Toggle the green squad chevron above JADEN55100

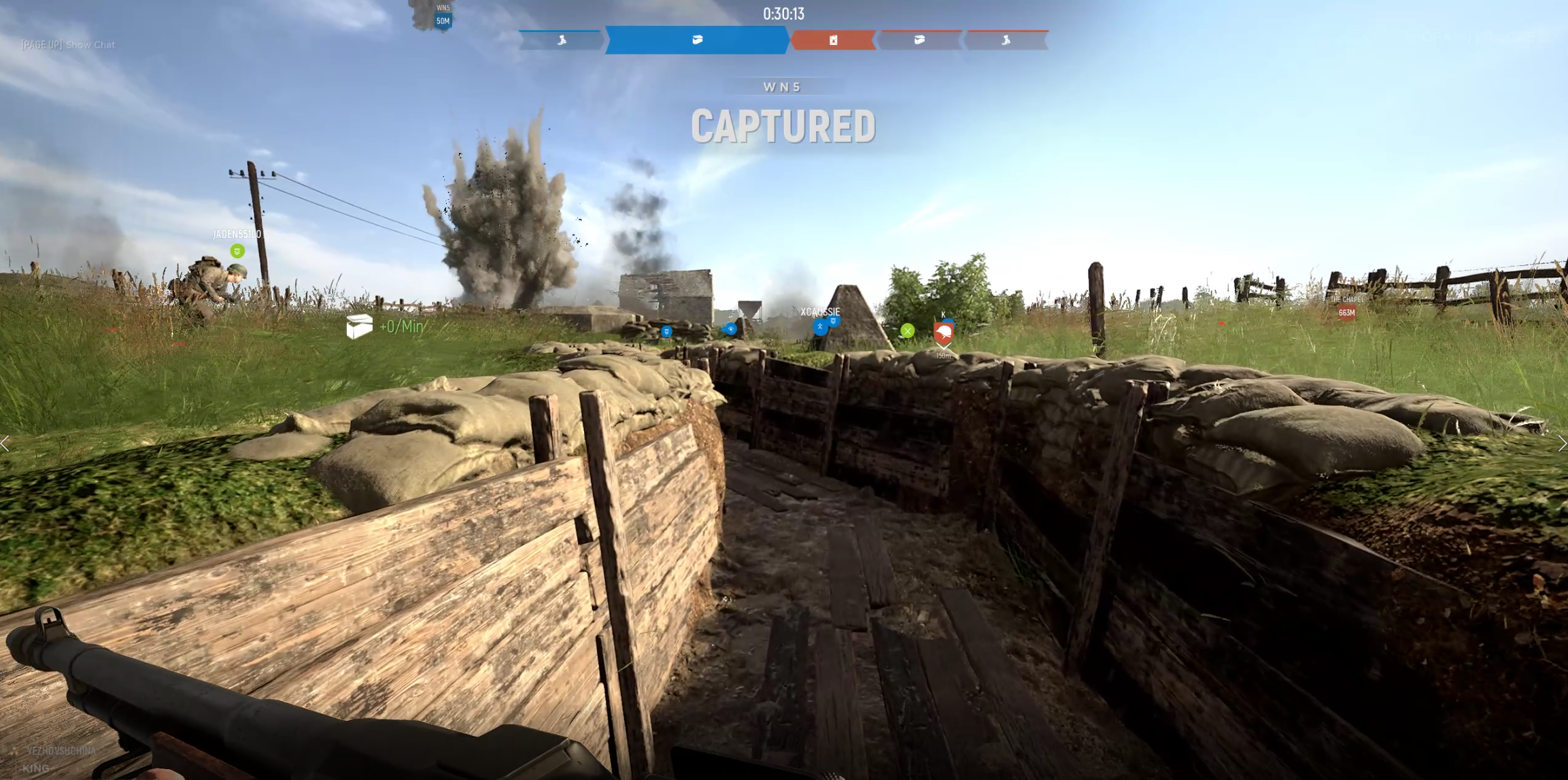pos(236,251)
